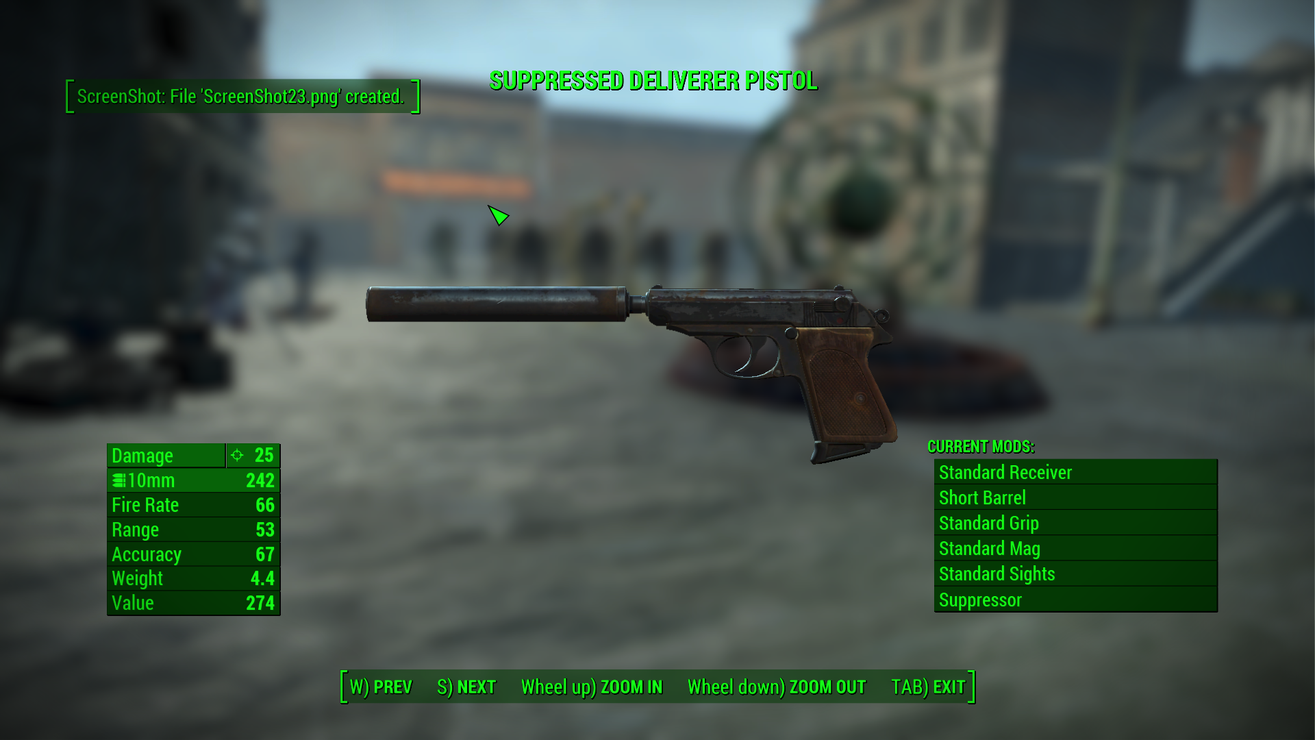Click the Standard Grip mod row
The image size is (1315, 740).
(x=1075, y=523)
